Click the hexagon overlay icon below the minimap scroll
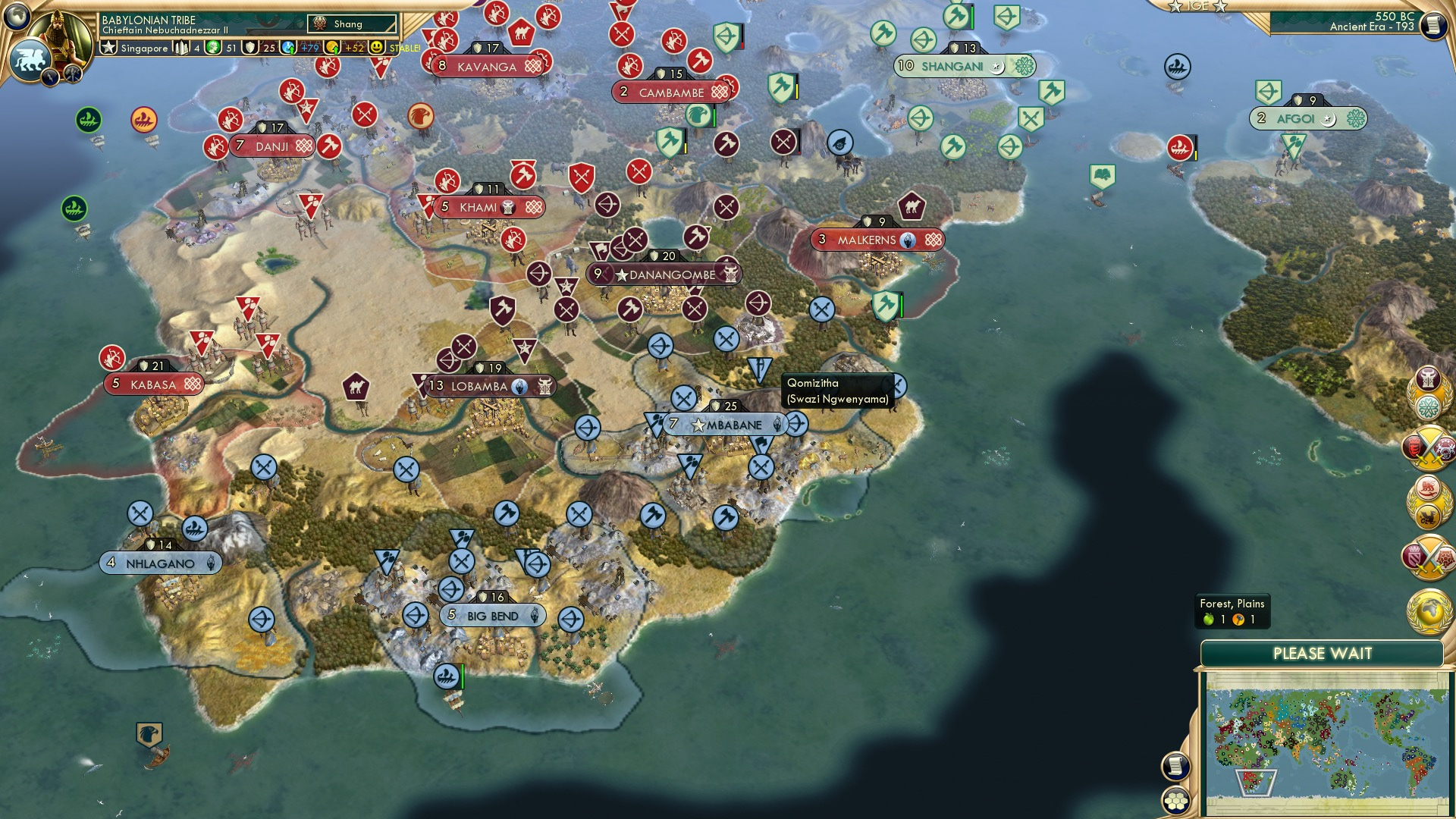This screenshot has height=819, width=1456. (x=1175, y=802)
